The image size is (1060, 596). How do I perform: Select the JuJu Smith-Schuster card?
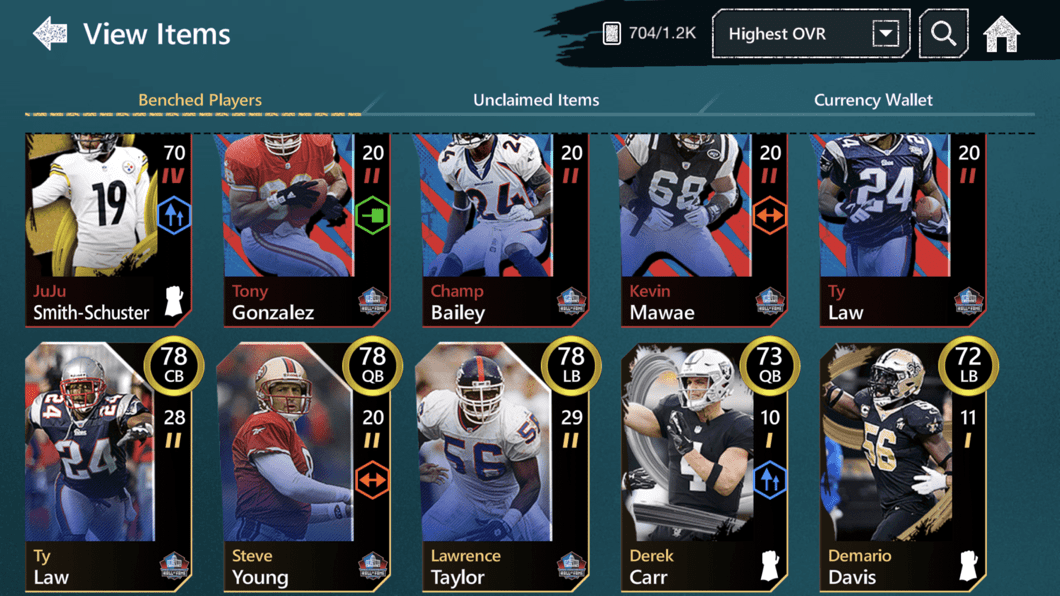point(107,230)
